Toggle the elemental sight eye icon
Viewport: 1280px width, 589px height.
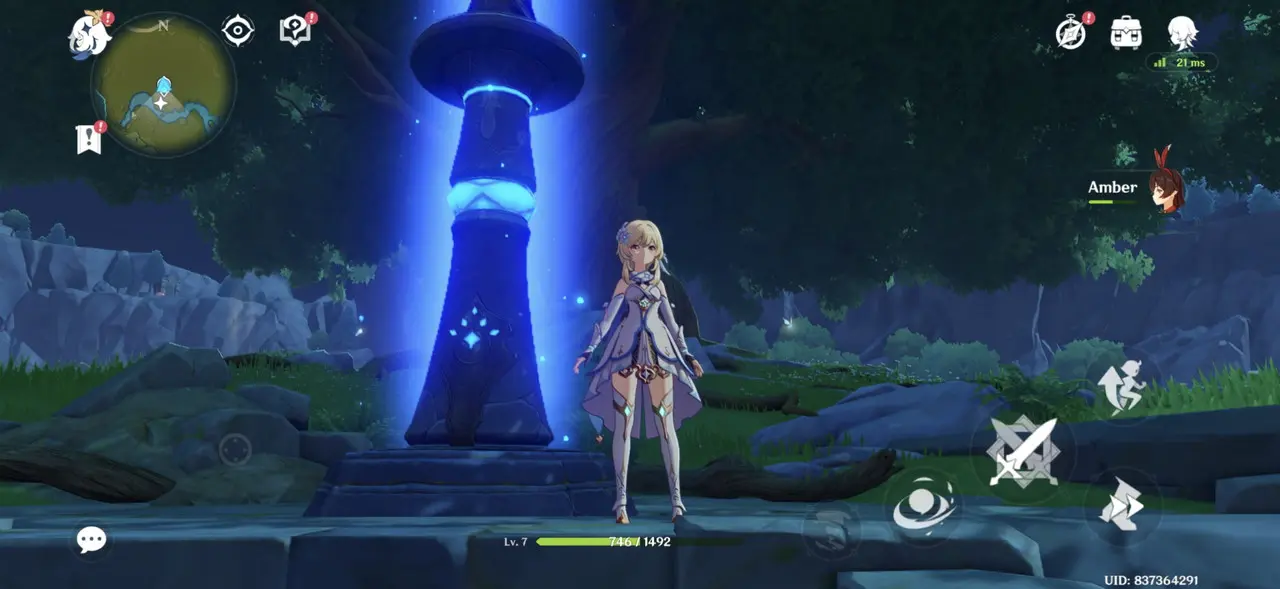click(x=238, y=31)
